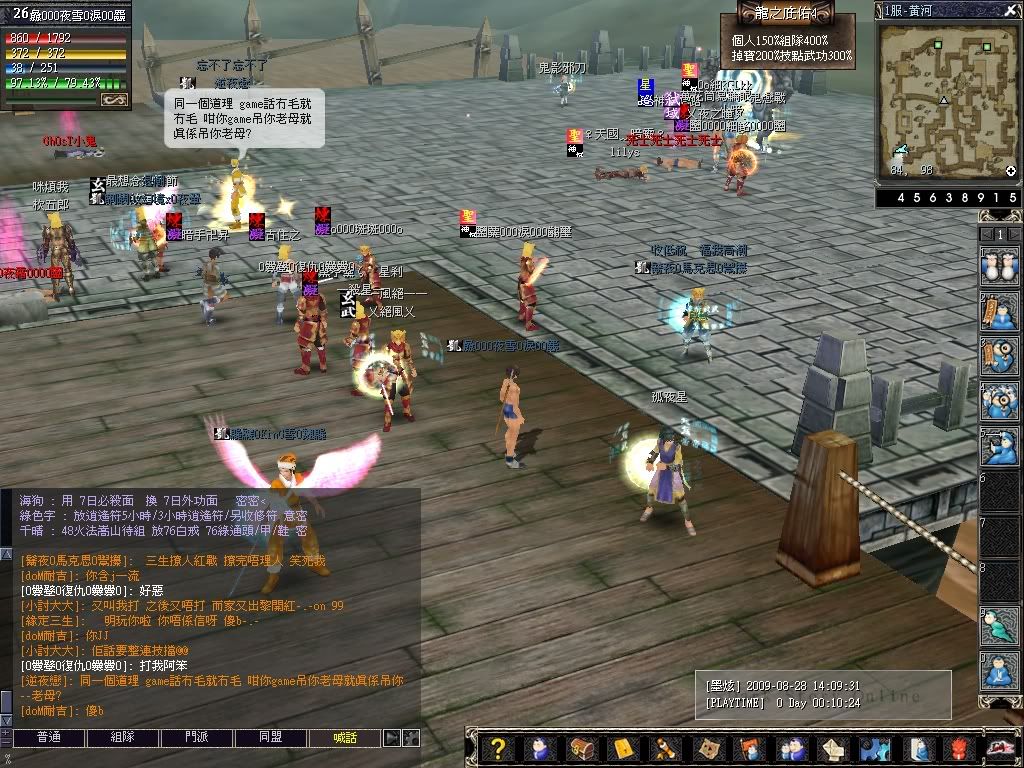Select the 組隊 chat tab

[123, 738]
